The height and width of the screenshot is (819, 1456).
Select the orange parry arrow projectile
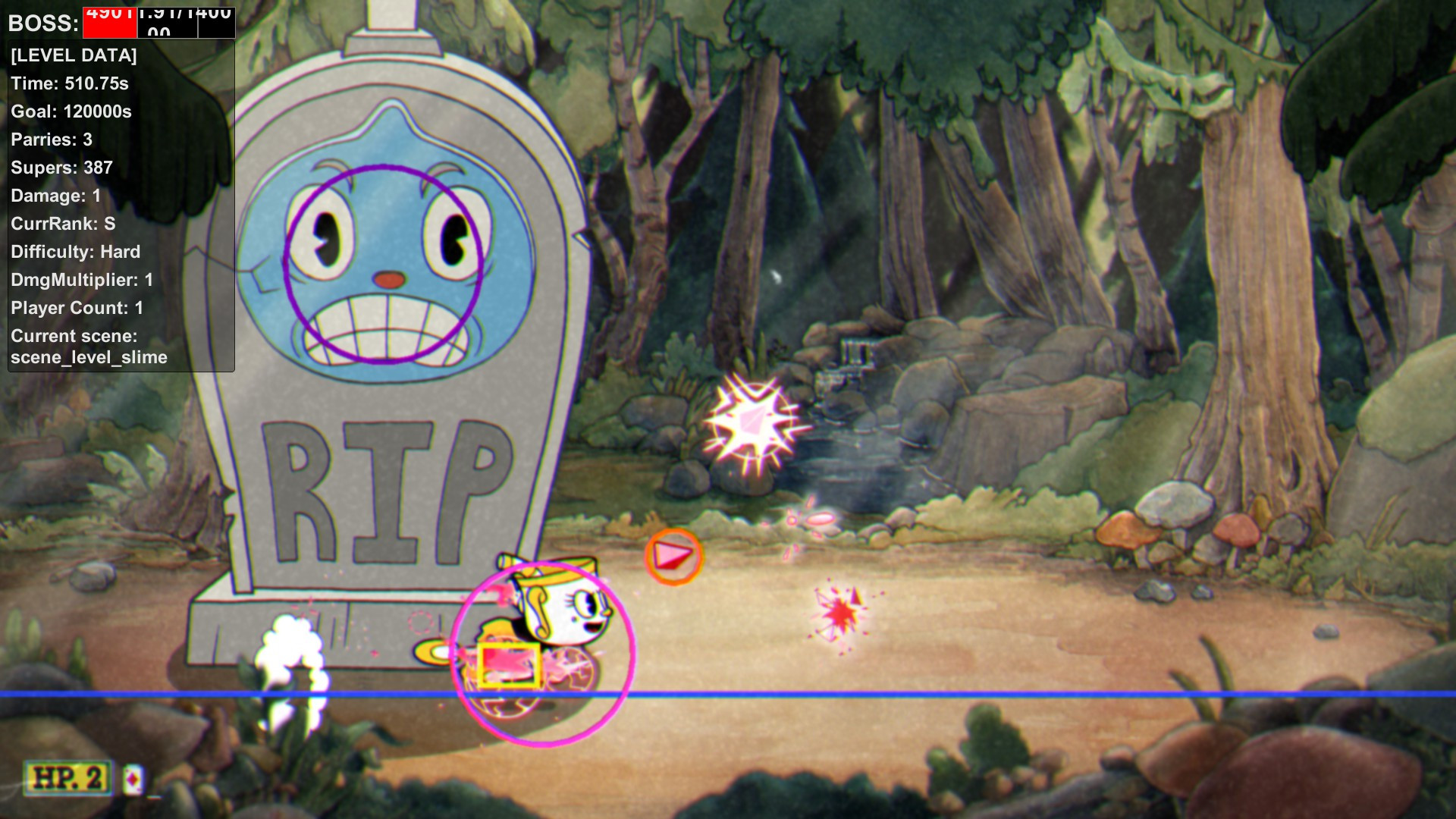(675, 554)
